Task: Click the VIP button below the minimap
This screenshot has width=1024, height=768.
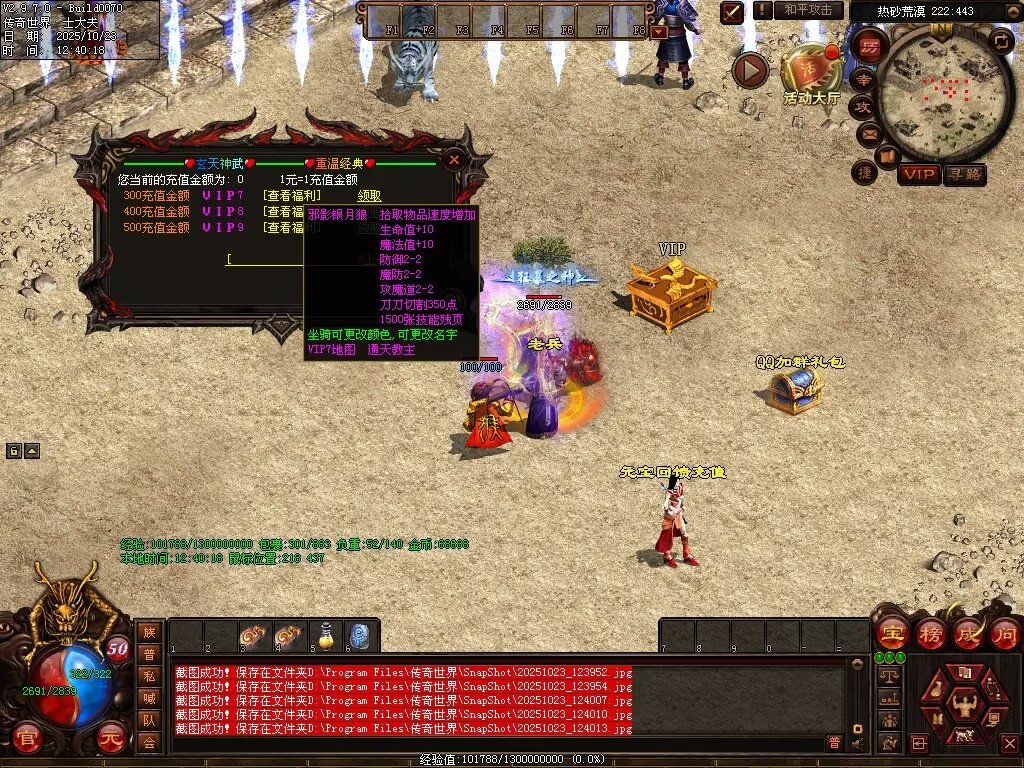Action: click(x=918, y=174)
